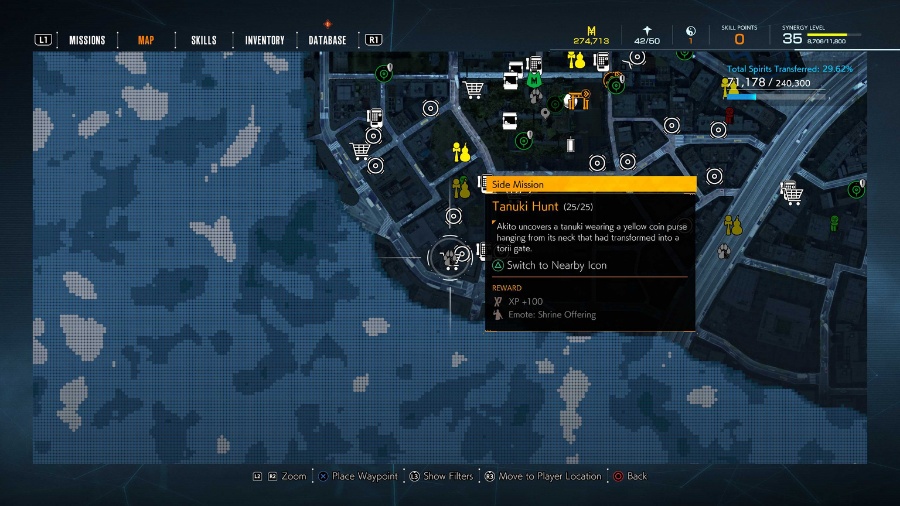Select the green M mission marker

point(535,79)
